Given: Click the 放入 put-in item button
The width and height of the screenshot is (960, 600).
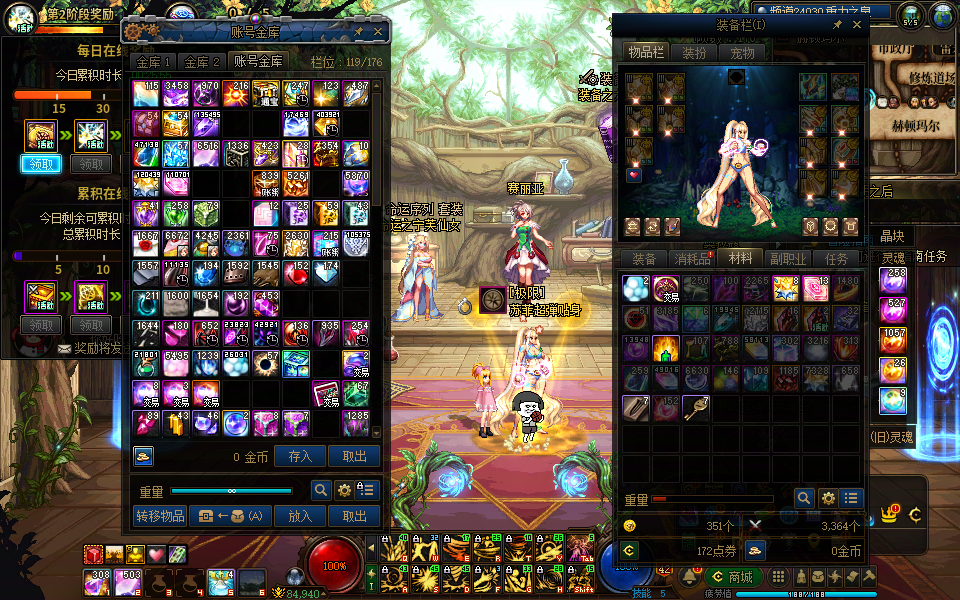Looking at the screenshot, I should pos(300,516).
